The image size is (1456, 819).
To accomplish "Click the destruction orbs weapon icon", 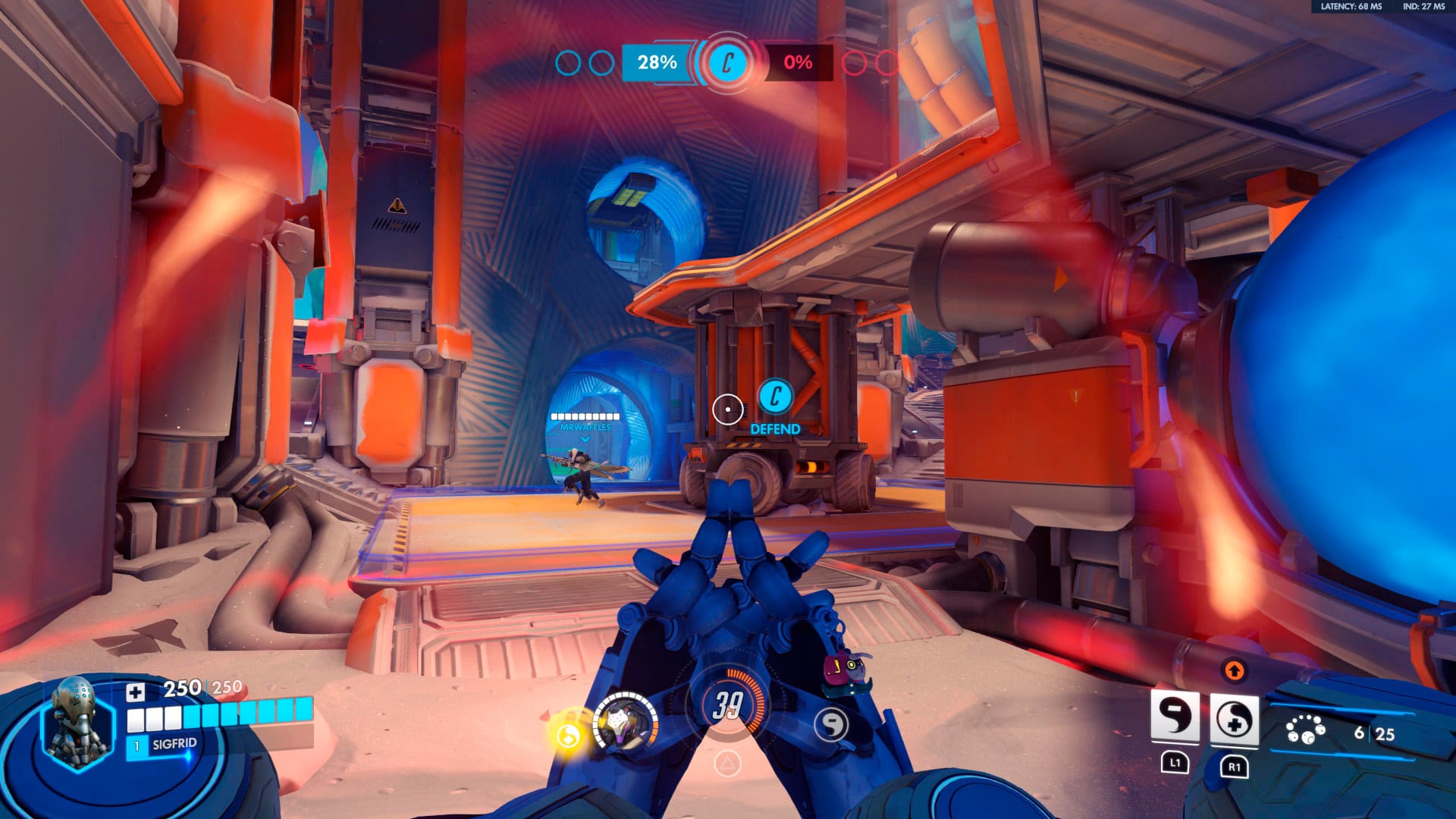I will (1305, 730).
